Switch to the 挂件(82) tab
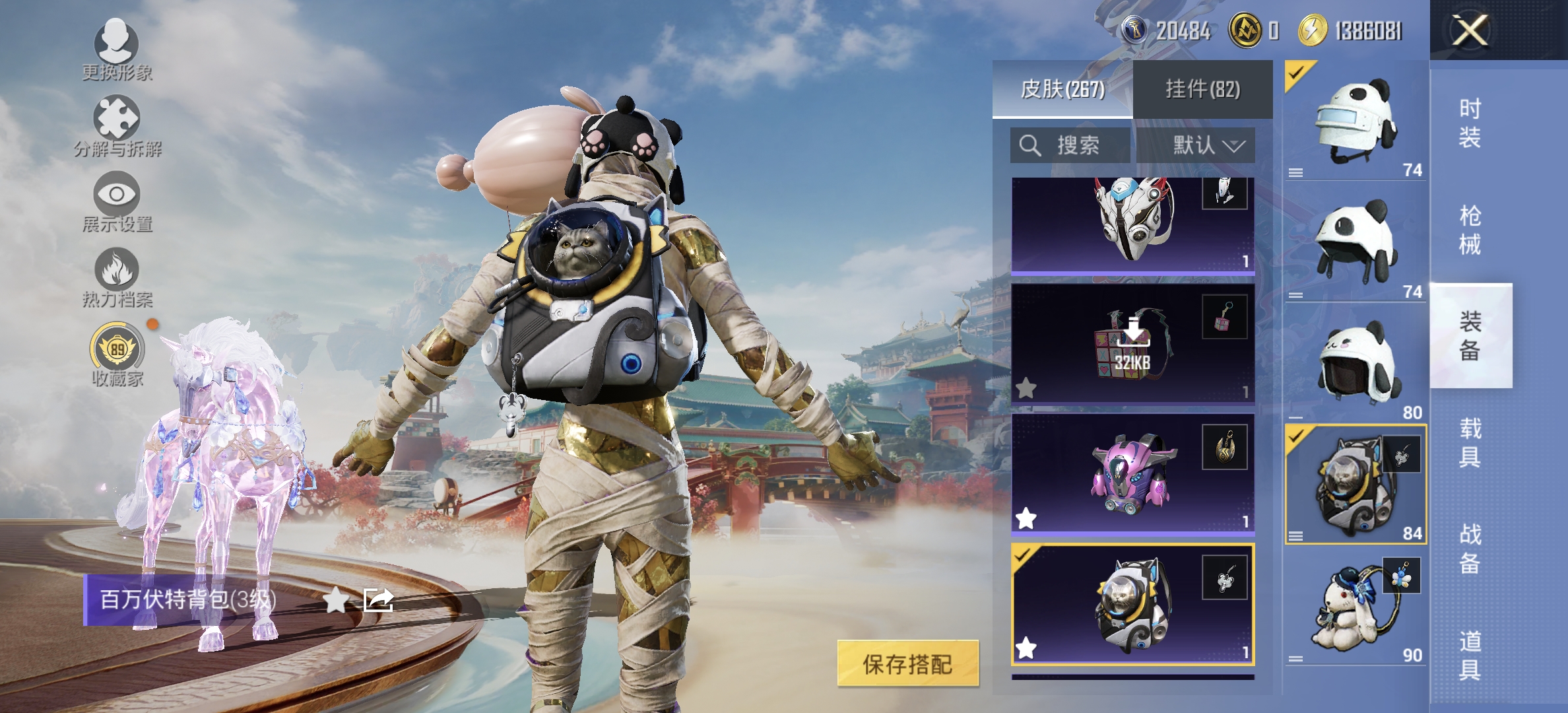Image resolution: width=1568 pixels, height=713 pixels. point(1203,90)
